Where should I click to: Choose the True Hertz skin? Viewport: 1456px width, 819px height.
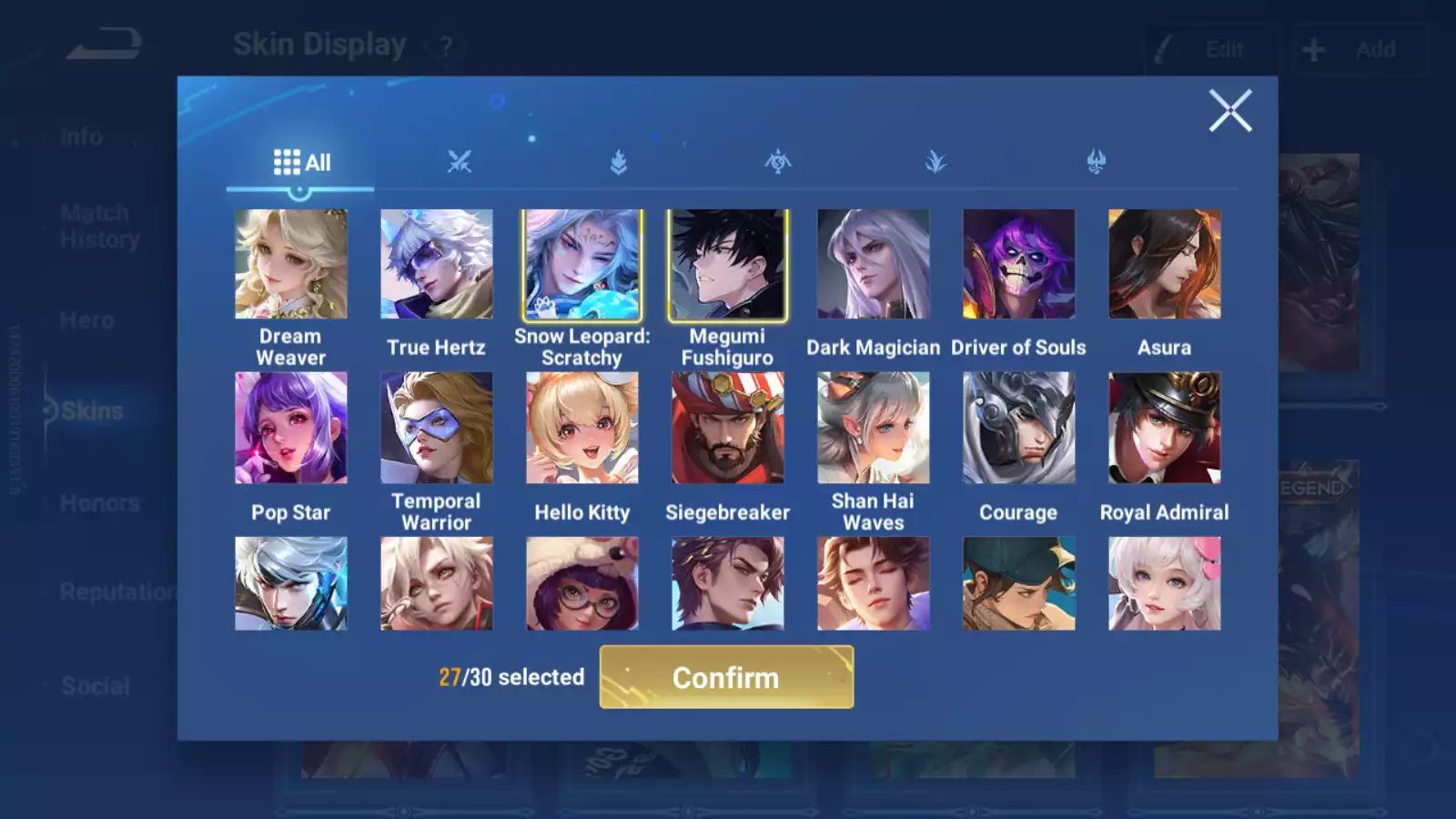(437, 265)
